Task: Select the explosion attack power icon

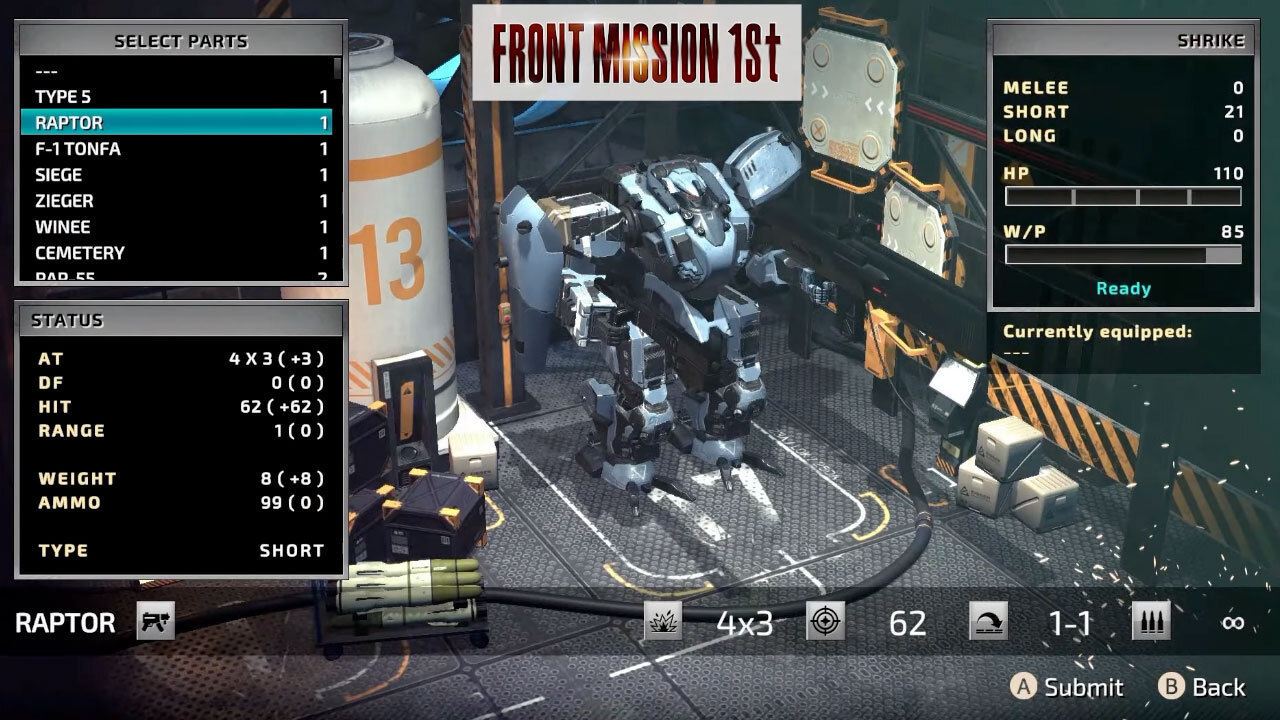Action: 661,621
